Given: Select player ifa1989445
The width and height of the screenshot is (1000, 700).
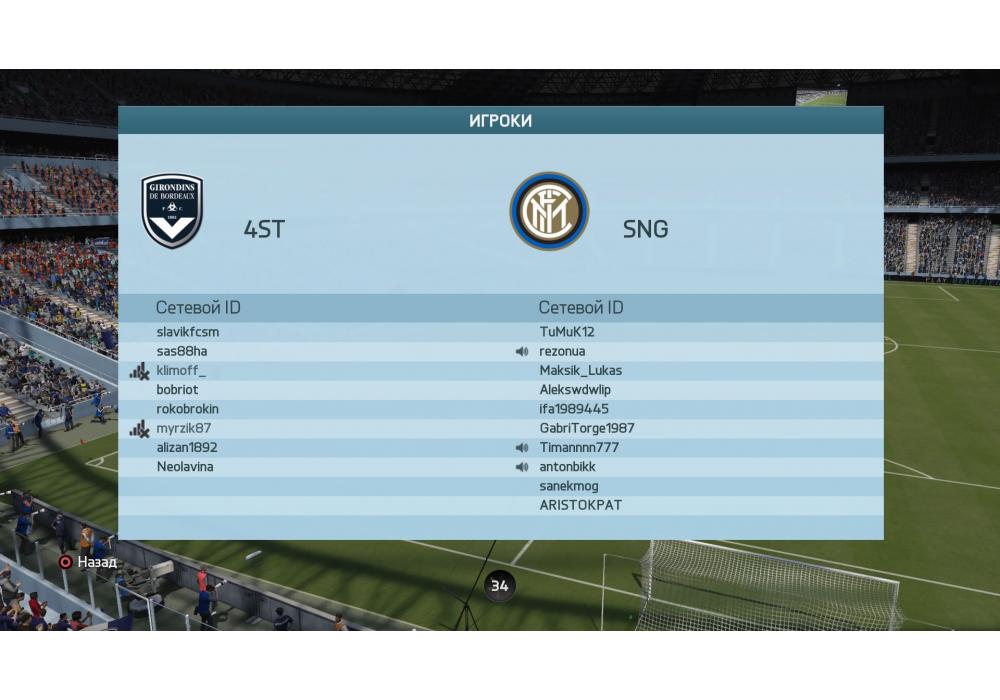Looking at the screenshot, I should 574,409.
